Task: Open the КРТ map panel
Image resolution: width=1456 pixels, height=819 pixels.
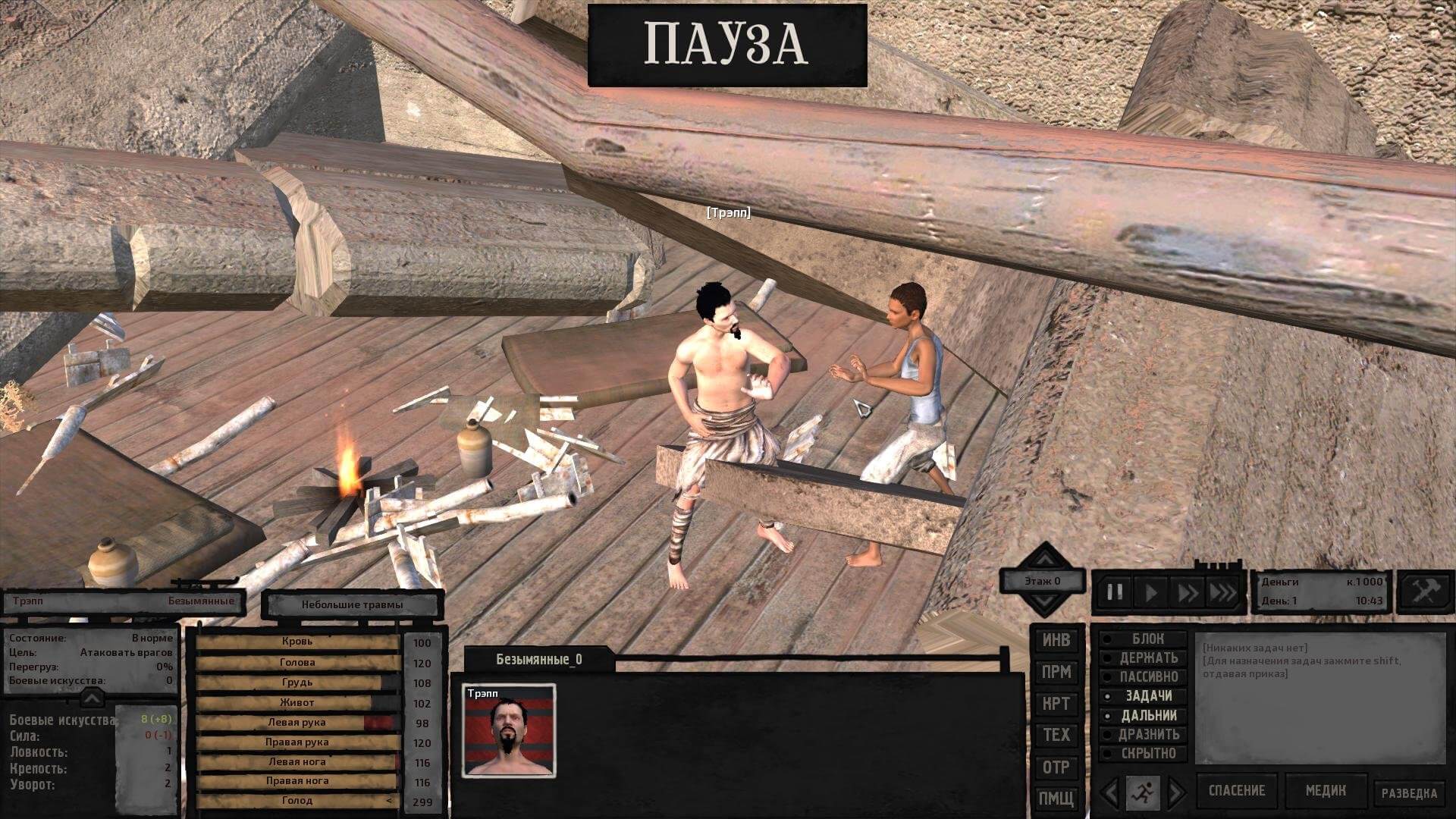Action: [x=1056, y=704]
